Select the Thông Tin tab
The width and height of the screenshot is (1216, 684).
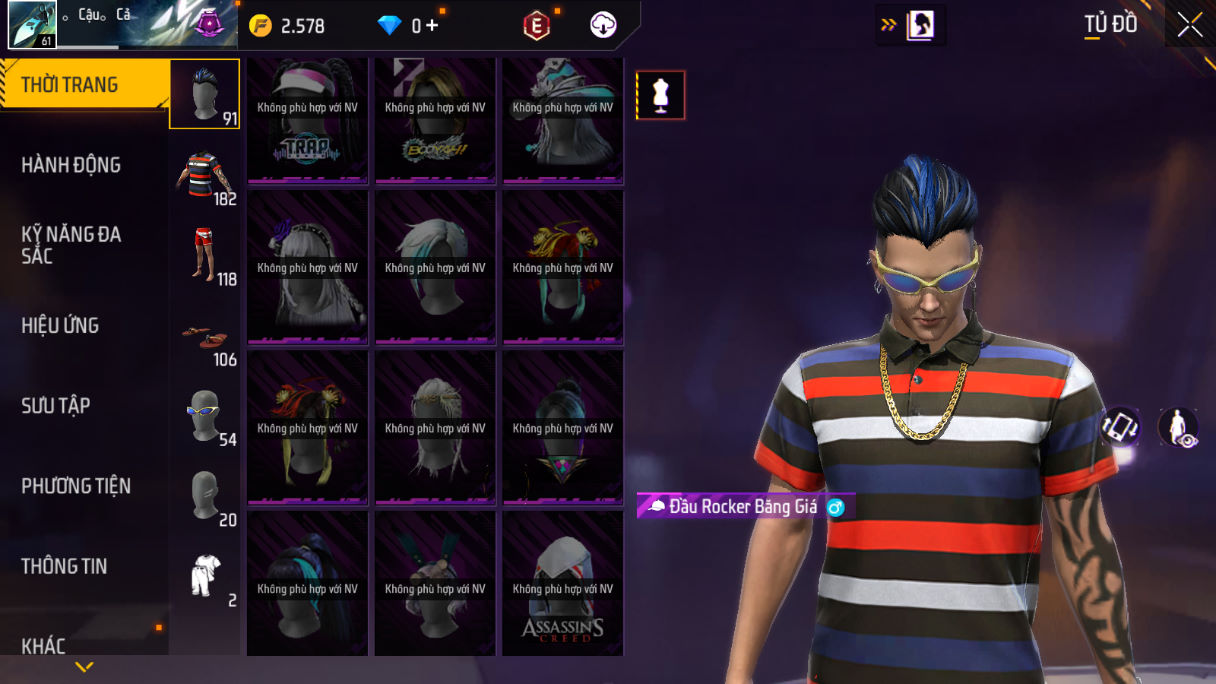click(64, 566)
